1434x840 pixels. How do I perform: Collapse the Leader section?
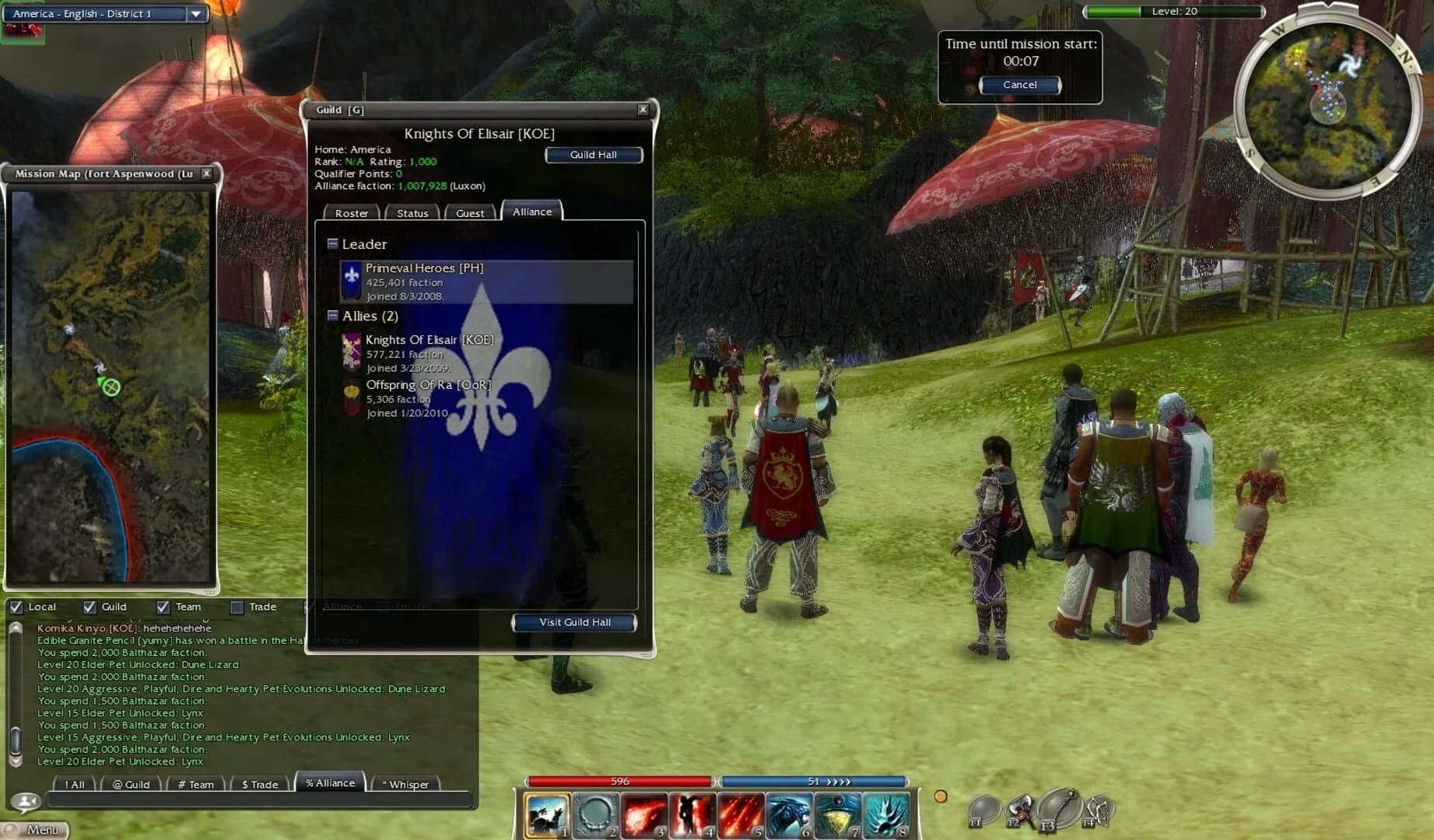click(333, 243)
